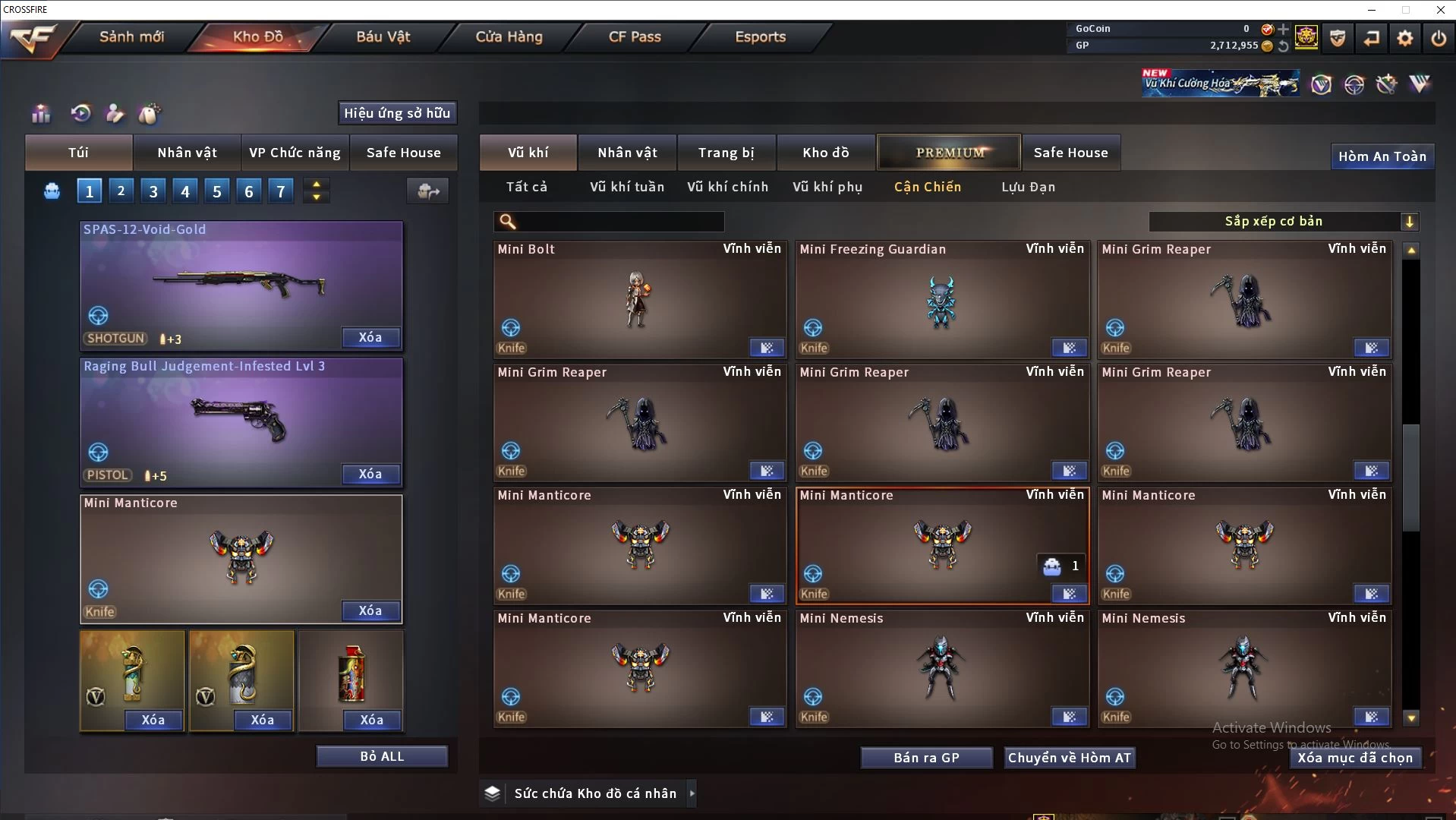Screen dimensions: 1456x820
Task: Open the PREMIUM inventory tab
Action: (x=949, y=153)
